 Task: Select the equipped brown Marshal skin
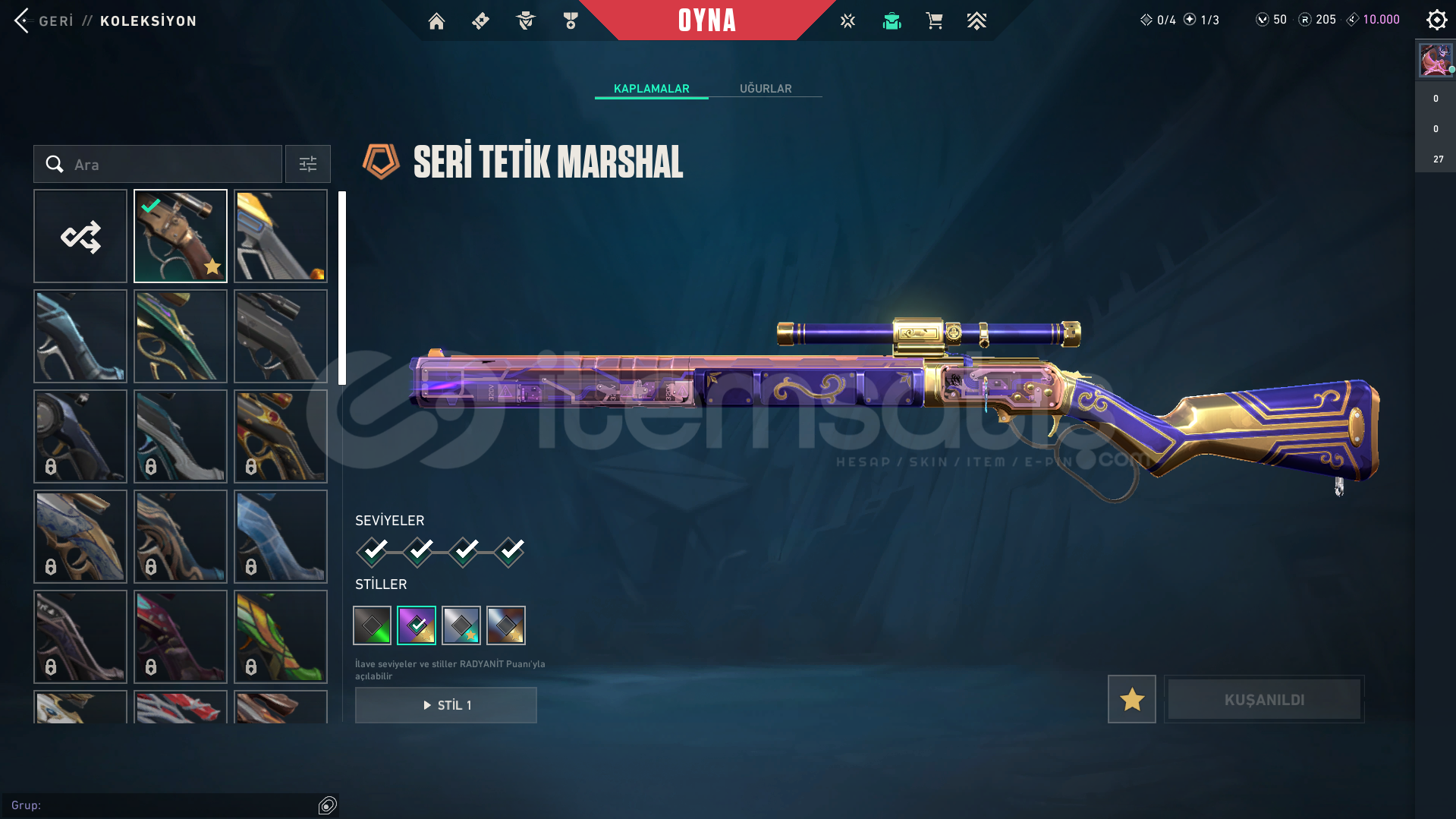(181, 237)
